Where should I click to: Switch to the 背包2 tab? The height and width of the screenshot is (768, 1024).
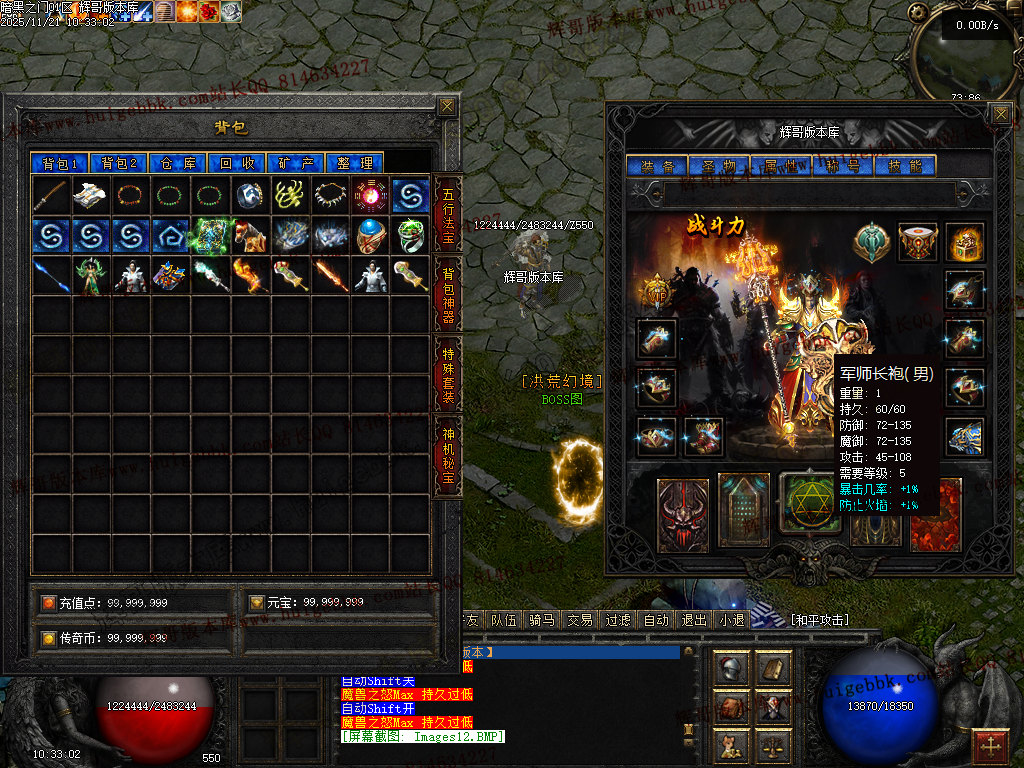pyautogui.click(x=119, y=163)
